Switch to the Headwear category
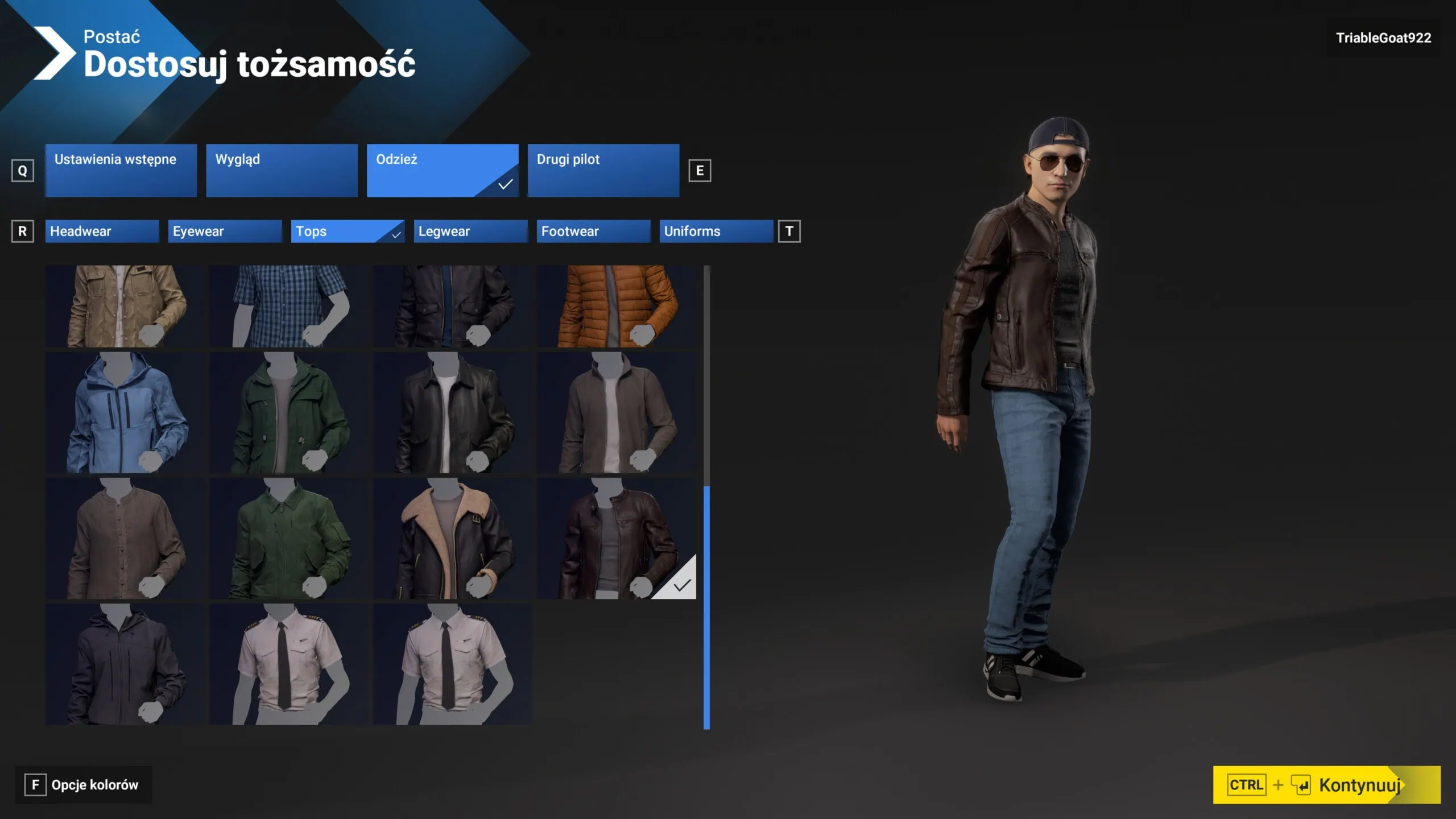The width and height of the screenshot is (1456, 819). point(102,231)
